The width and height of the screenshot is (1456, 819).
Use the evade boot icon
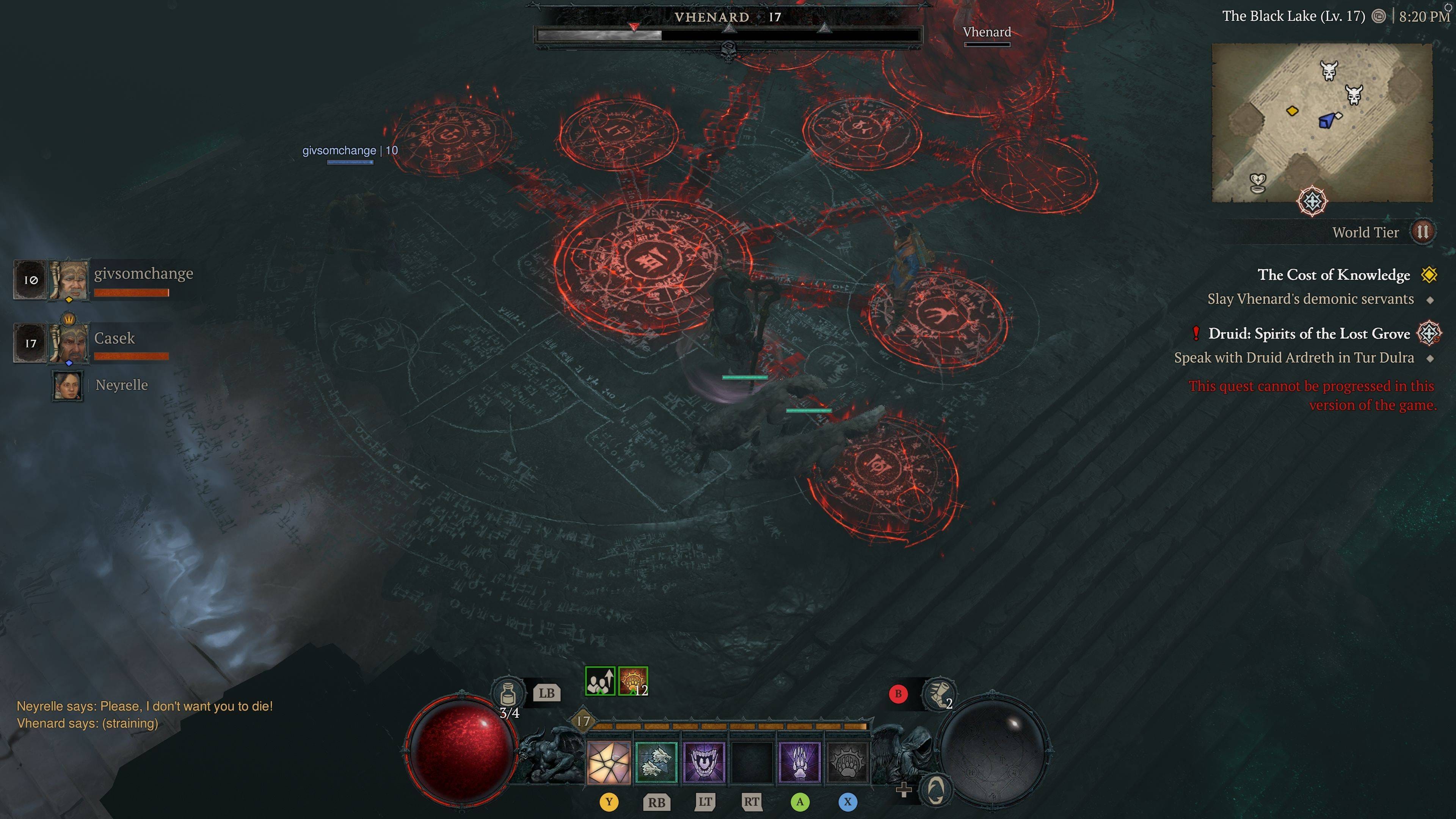pos(938,694)
